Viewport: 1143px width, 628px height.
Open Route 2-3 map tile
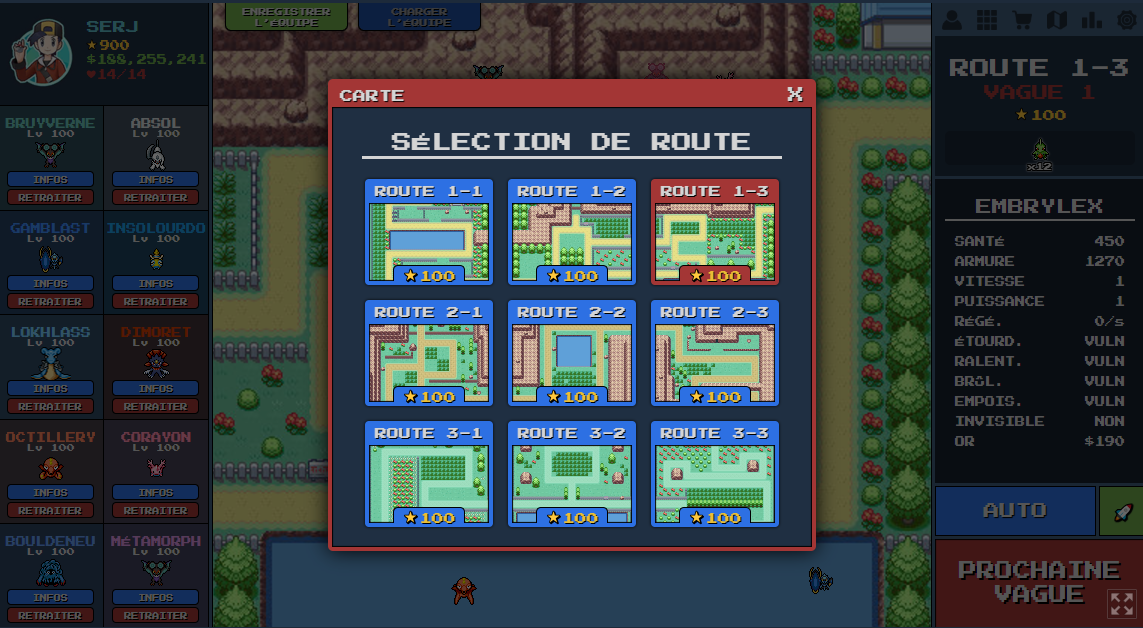click(714, 353)
